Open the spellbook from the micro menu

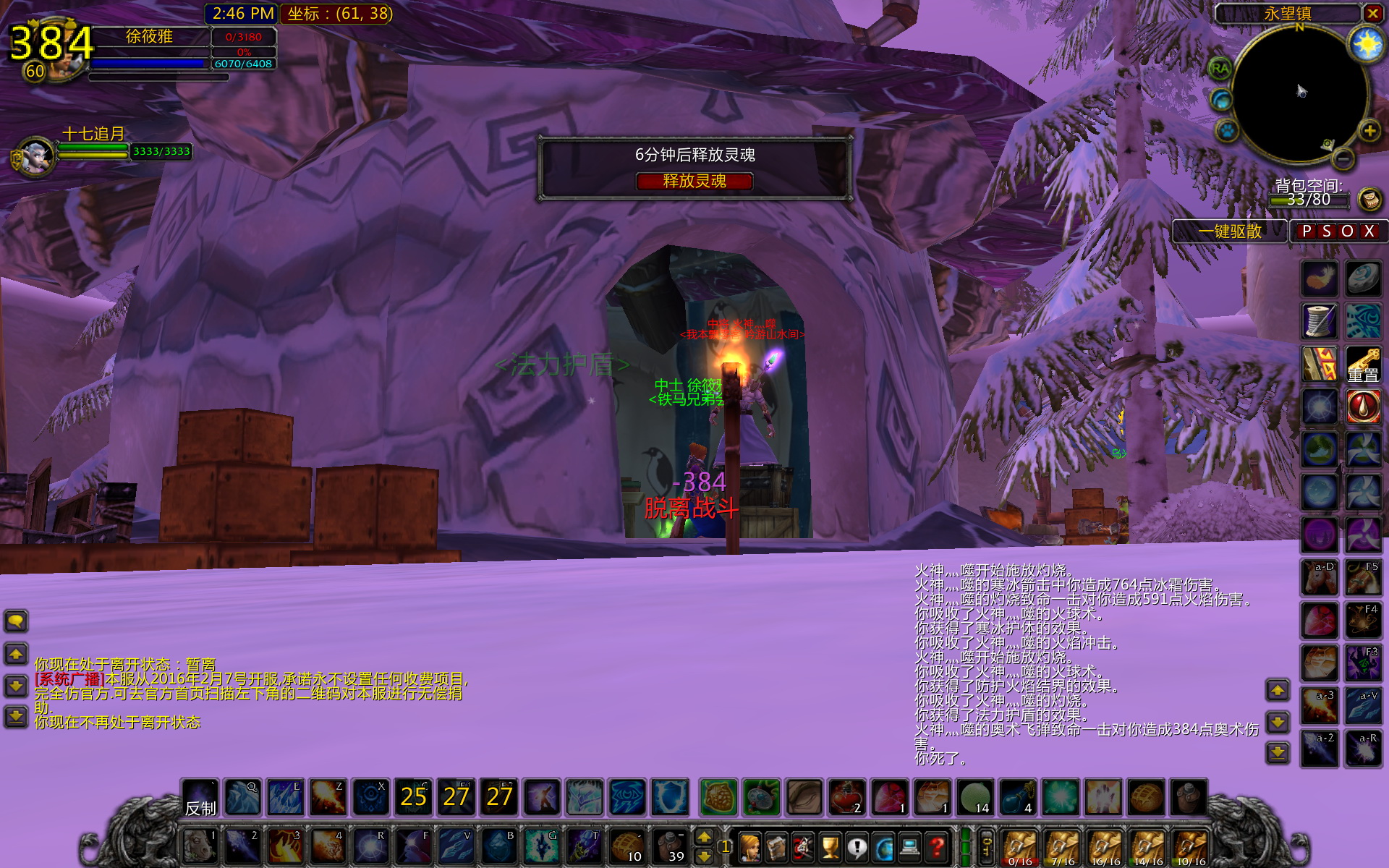[x=776, y=848]
